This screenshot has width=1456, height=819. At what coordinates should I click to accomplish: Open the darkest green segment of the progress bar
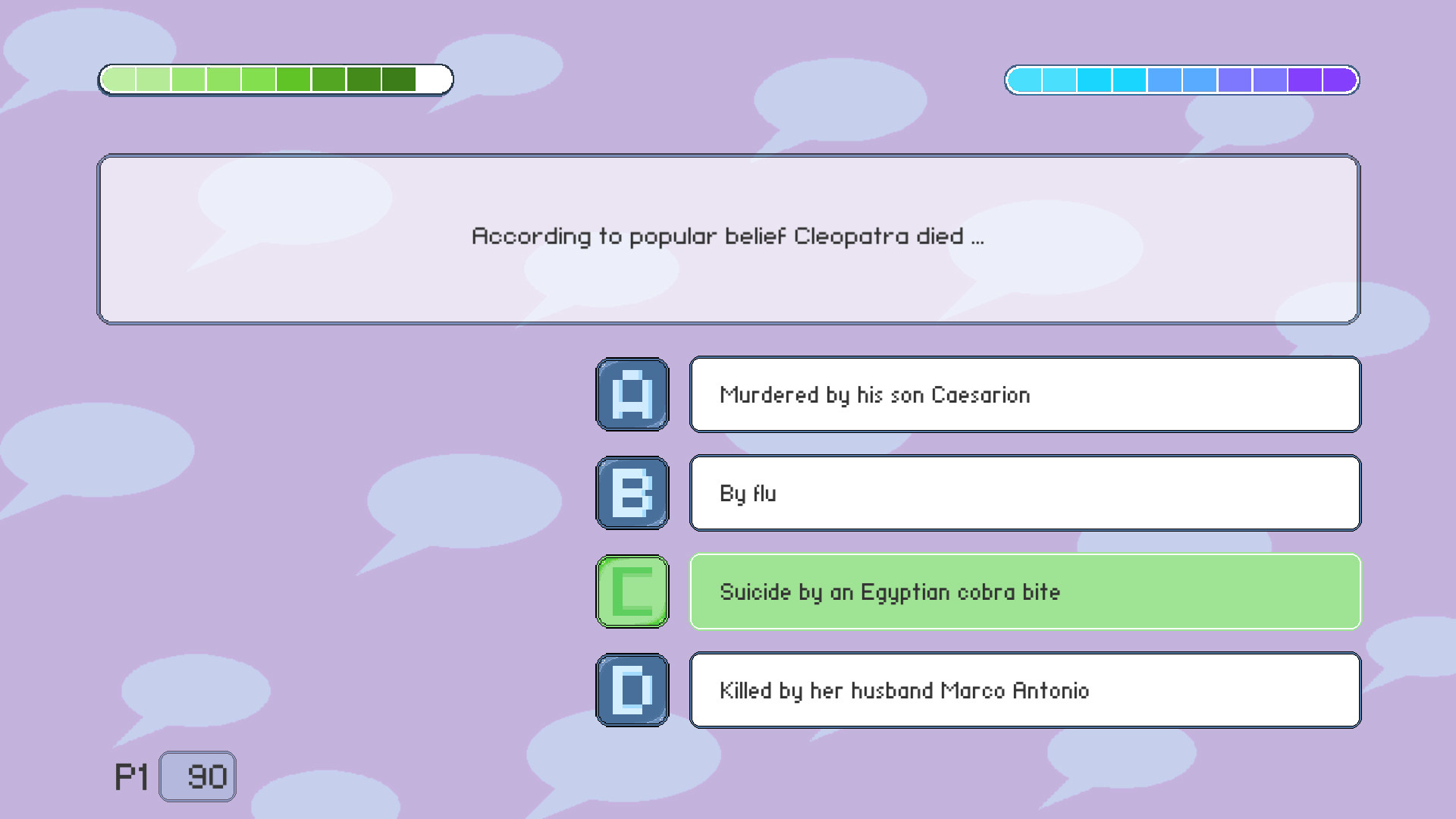coord(397,79)
